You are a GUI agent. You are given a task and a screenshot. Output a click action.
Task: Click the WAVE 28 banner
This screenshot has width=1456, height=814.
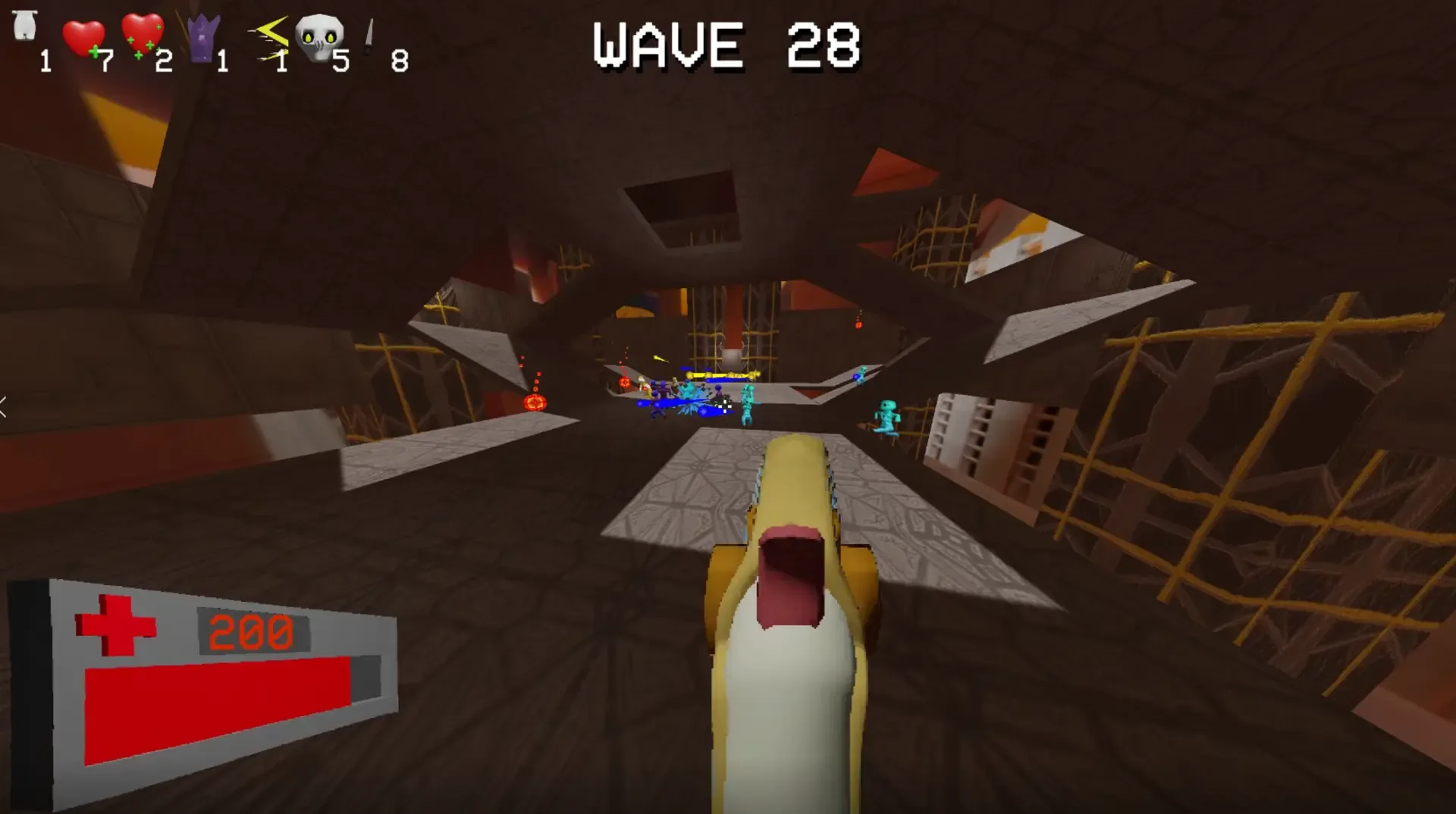(724, 45)
